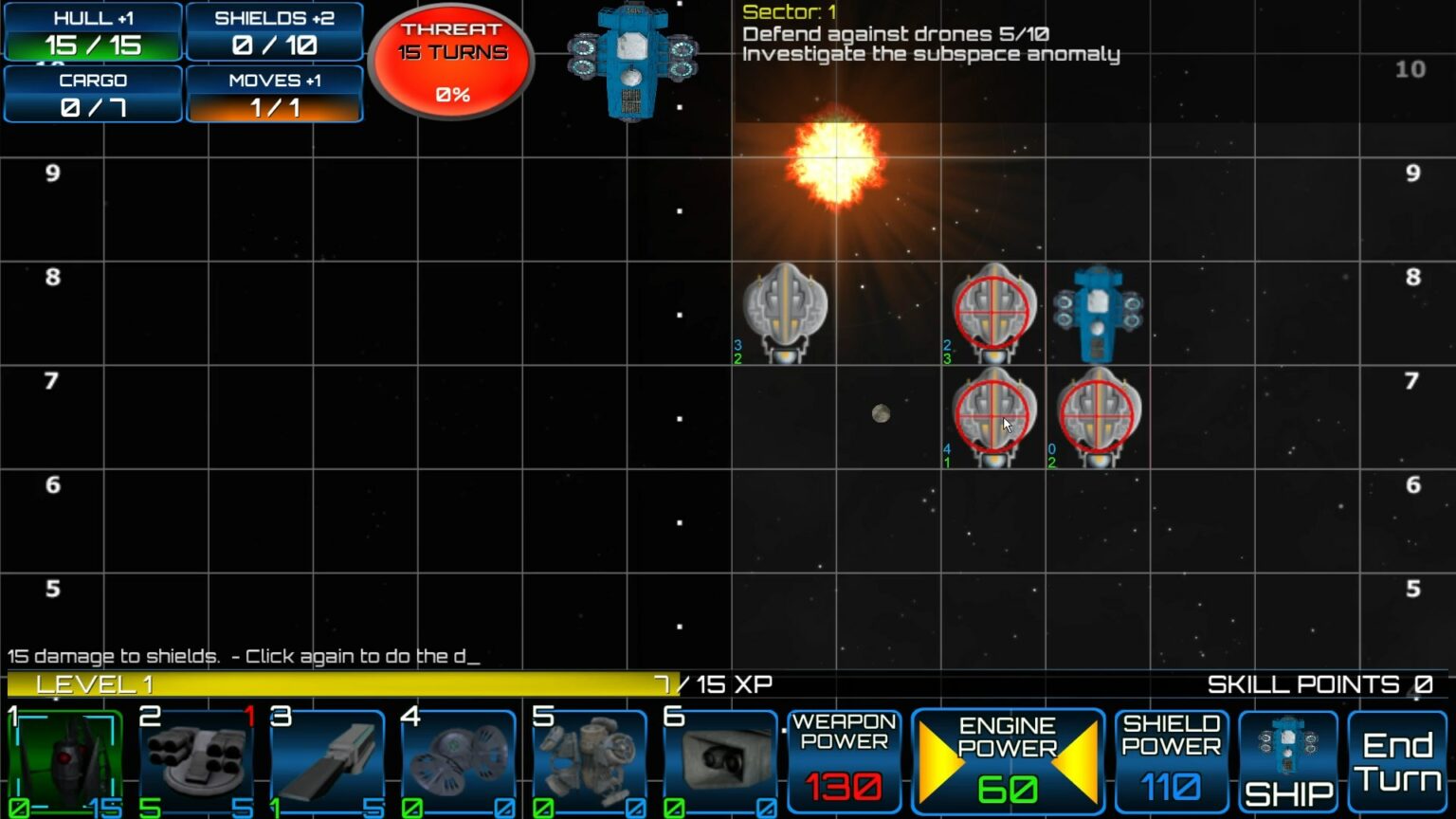The height and width of the screenshot is (819, 1456).
Task: Click the HULL +1 status panel
Action: pyautogui.click(x=92, y=31)
